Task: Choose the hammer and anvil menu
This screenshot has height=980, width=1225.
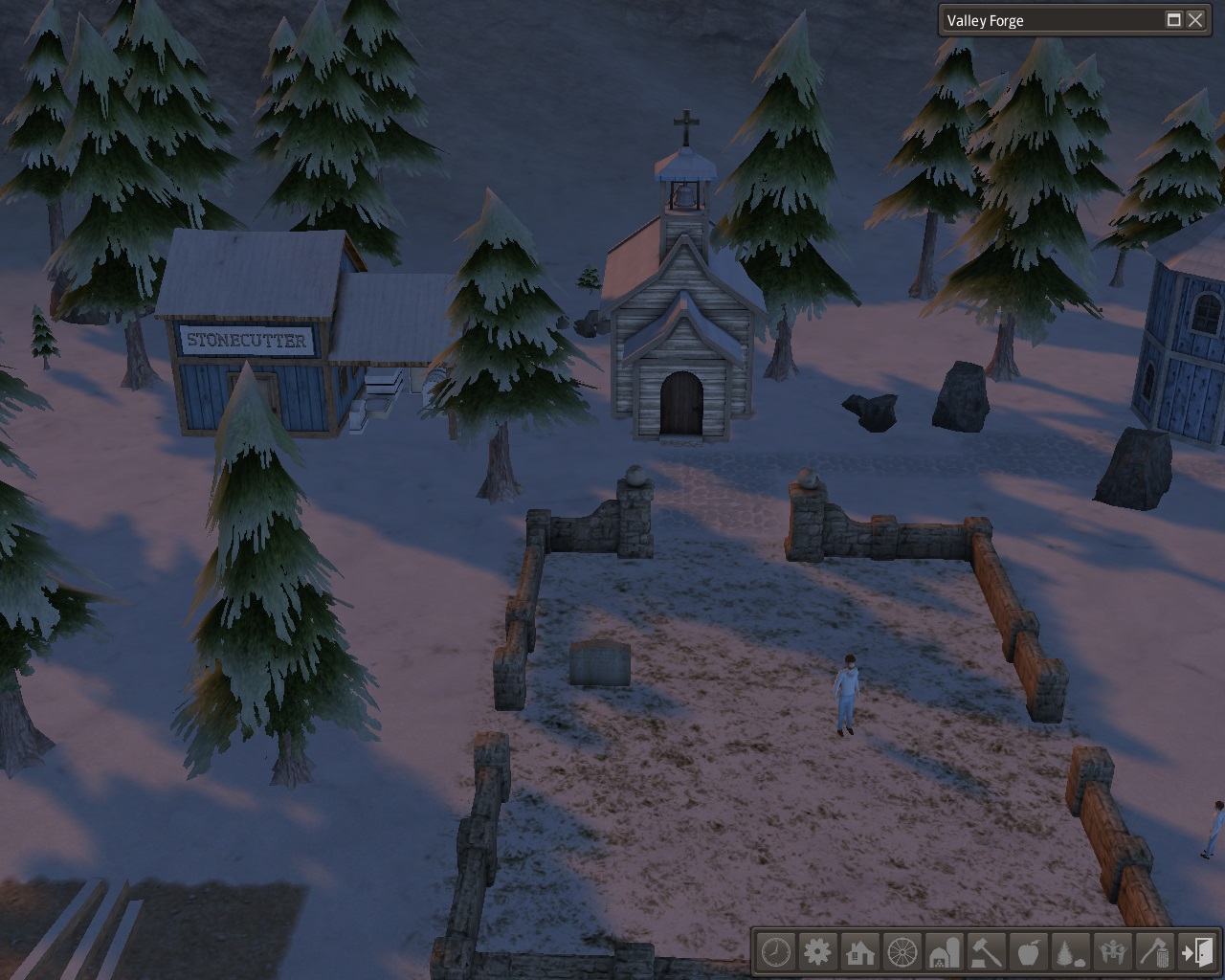Action: point(987,953)
